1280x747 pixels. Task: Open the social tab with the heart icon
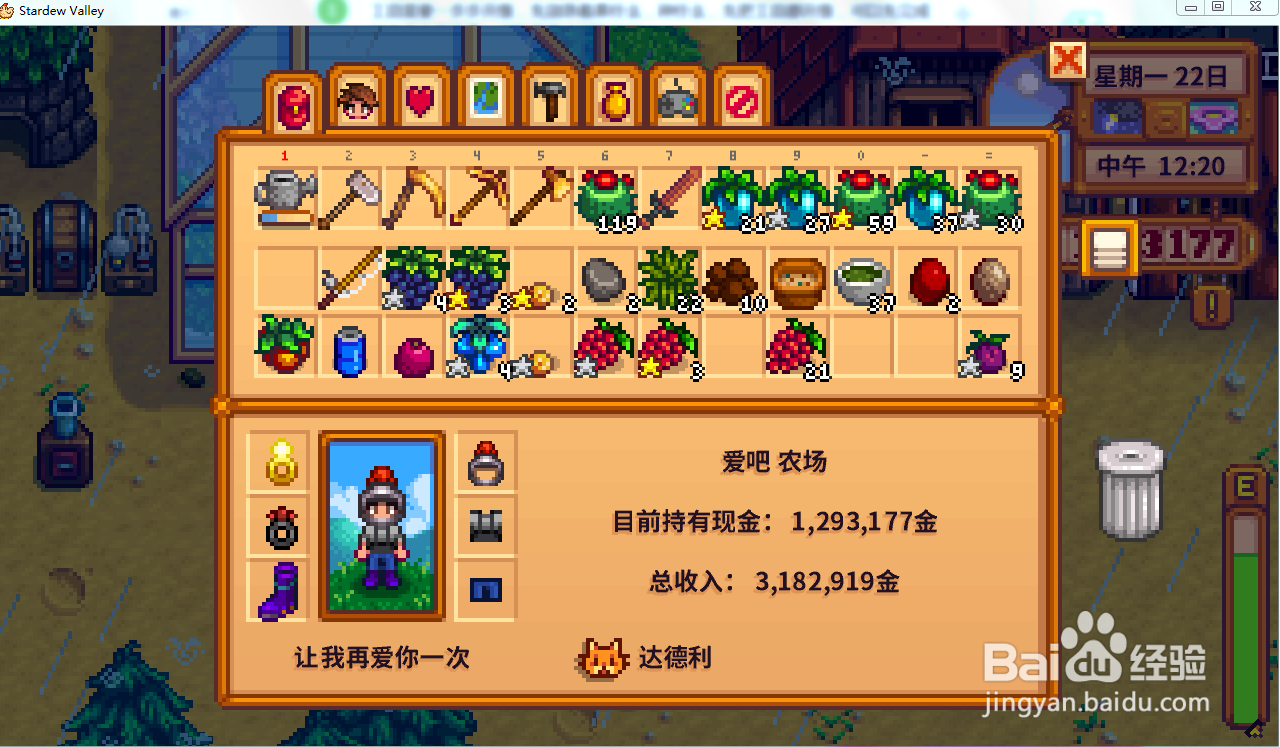click(421, 100)
